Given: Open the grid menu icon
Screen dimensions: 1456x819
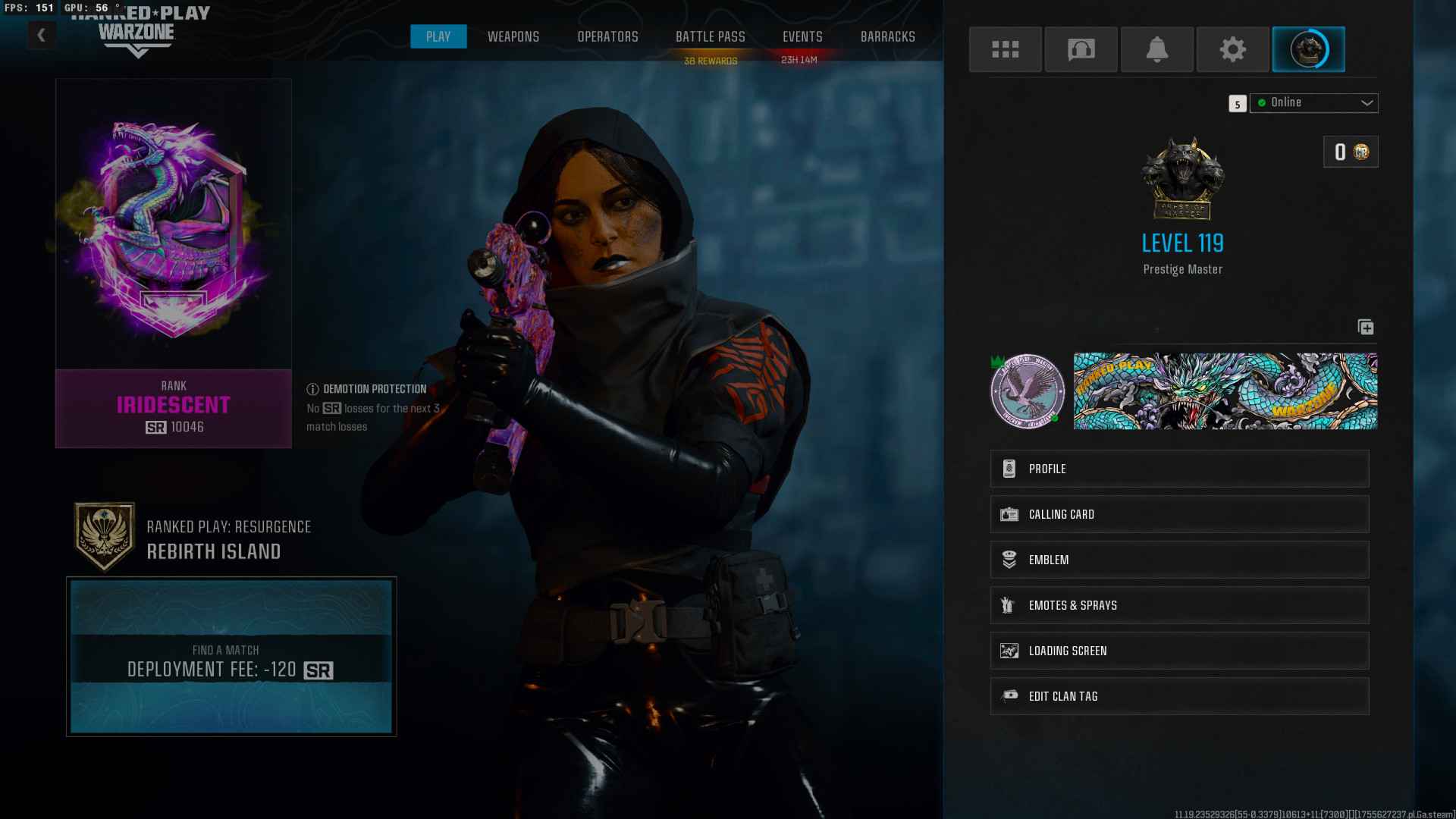Looking at the screenshot, I should coord(1005,49).
